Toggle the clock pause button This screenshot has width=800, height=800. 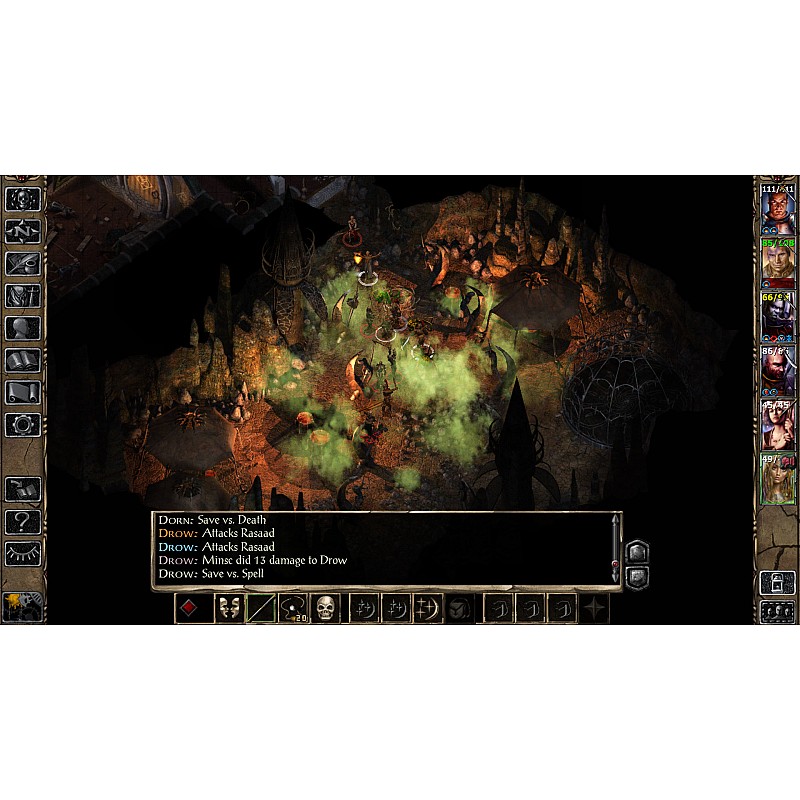coord(22,606)
